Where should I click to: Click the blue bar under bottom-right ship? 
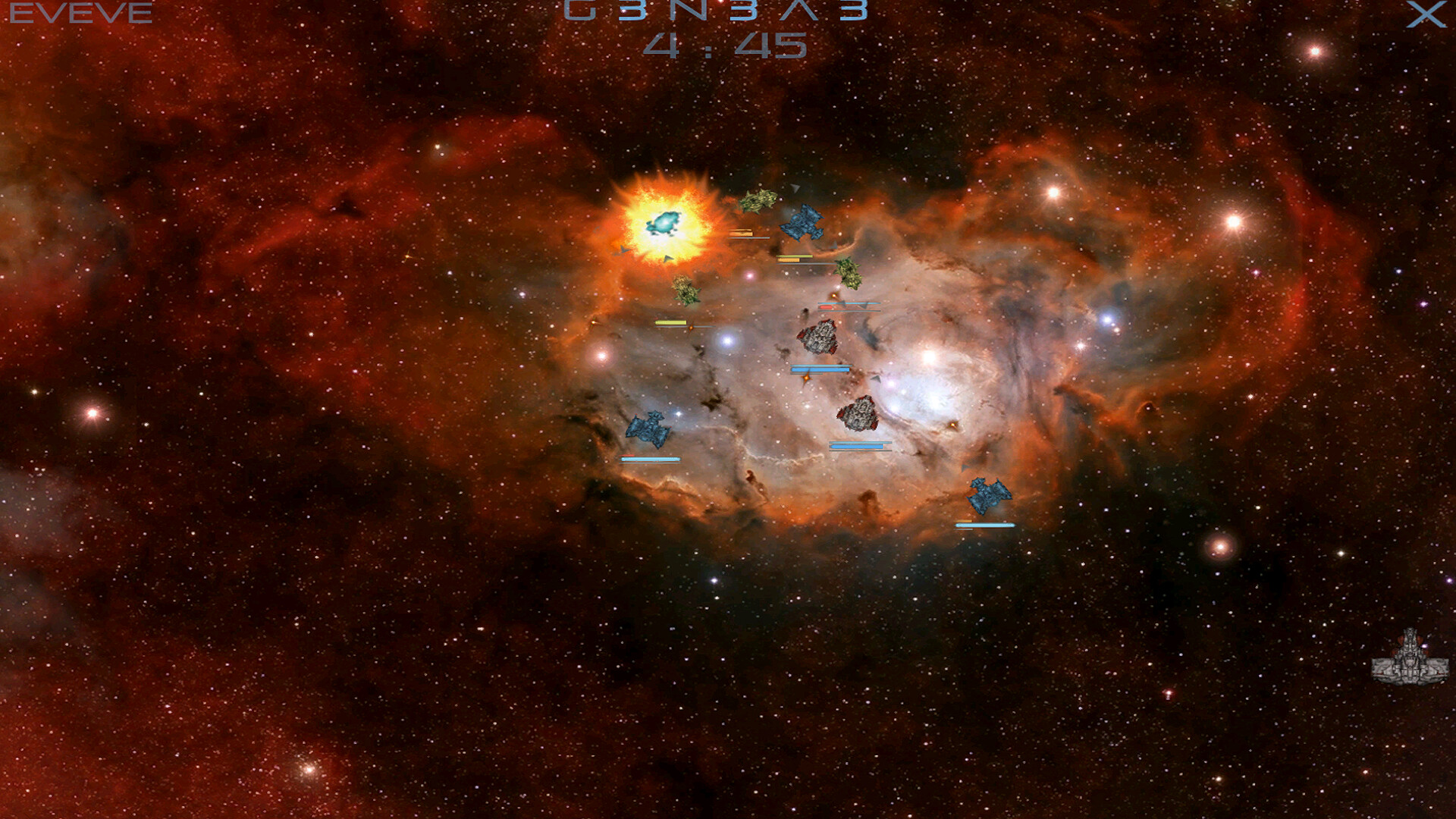[x=986, y=525]
